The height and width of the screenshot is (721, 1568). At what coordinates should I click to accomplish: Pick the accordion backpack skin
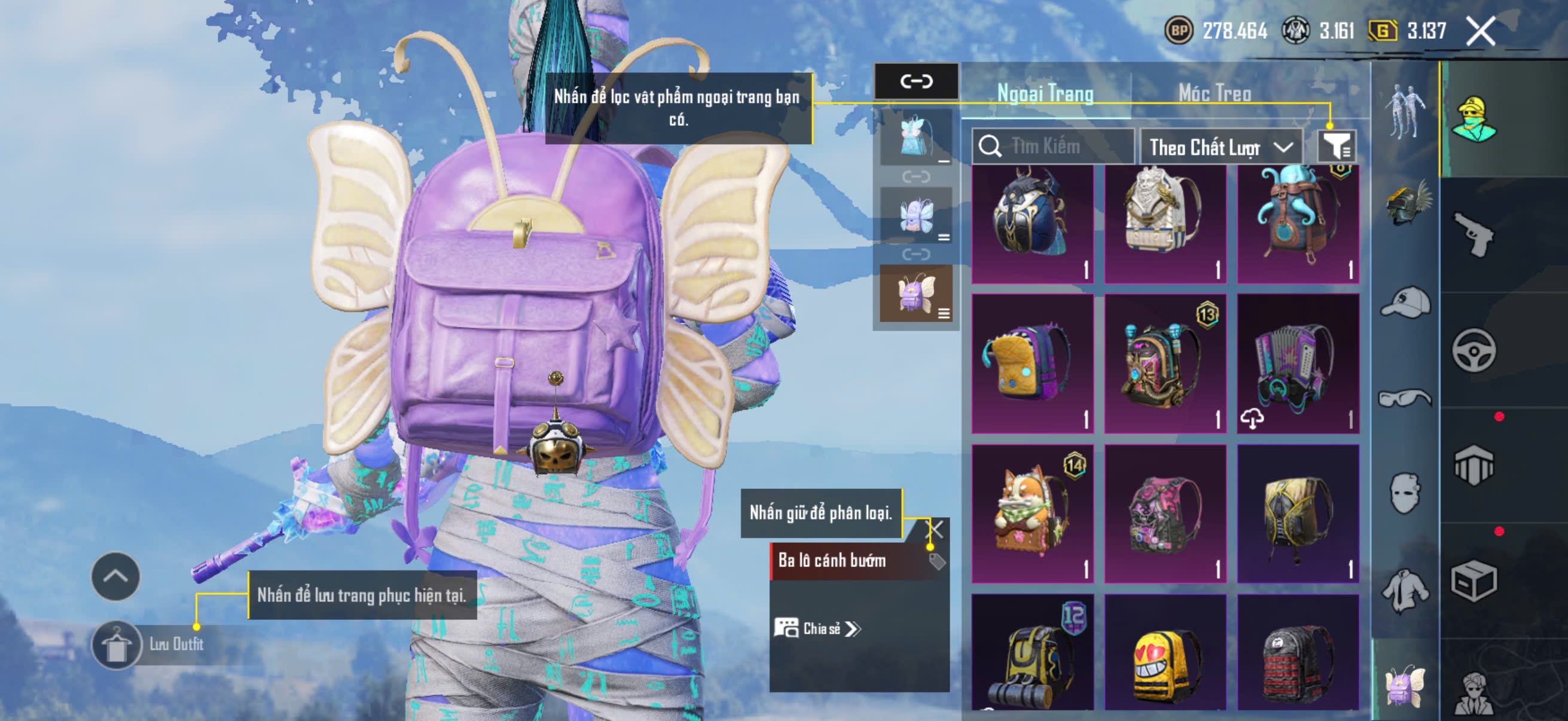click(x=1297, y=364)
